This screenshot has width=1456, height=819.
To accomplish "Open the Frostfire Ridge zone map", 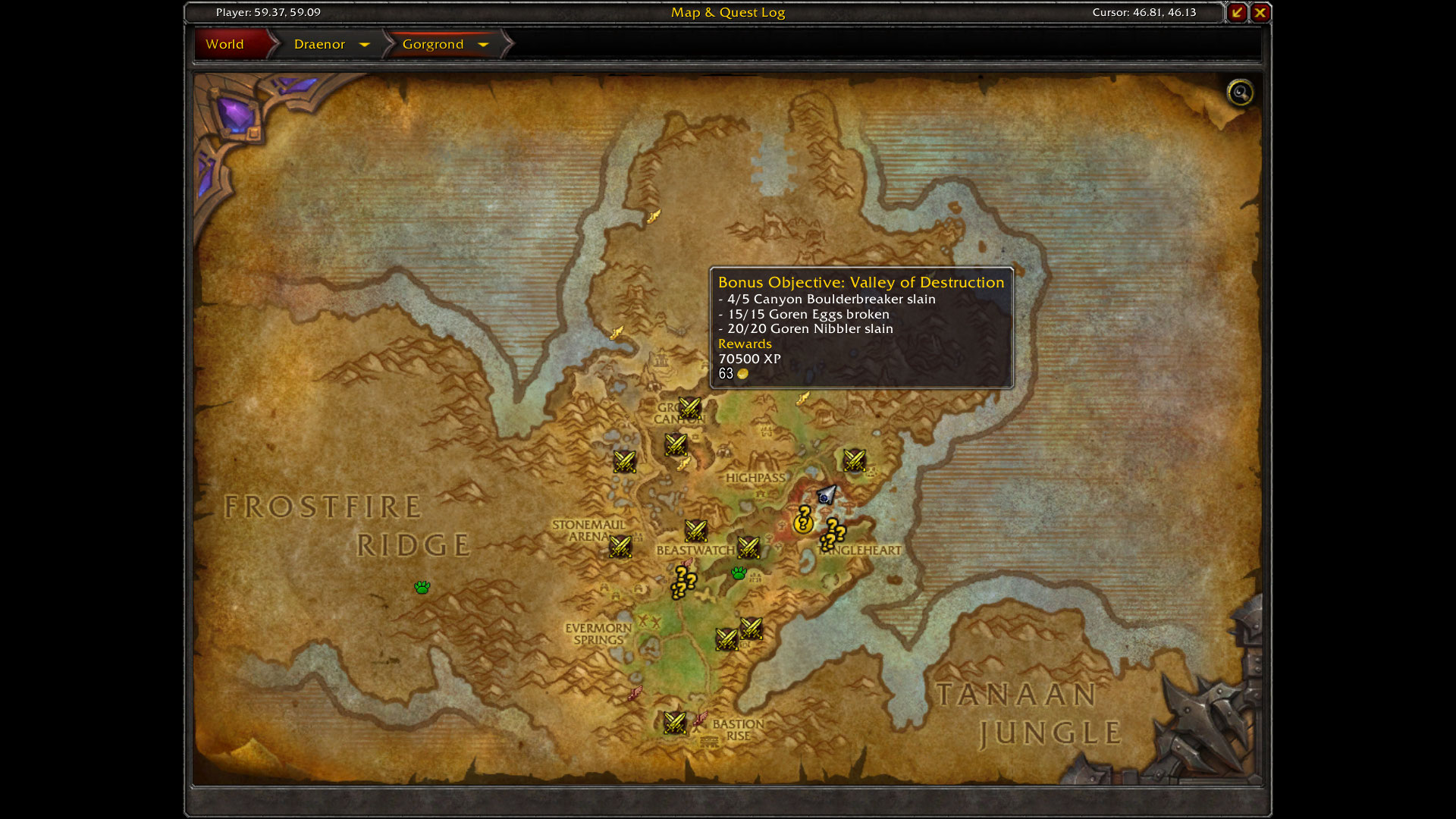I will click(x=347, y=525).
